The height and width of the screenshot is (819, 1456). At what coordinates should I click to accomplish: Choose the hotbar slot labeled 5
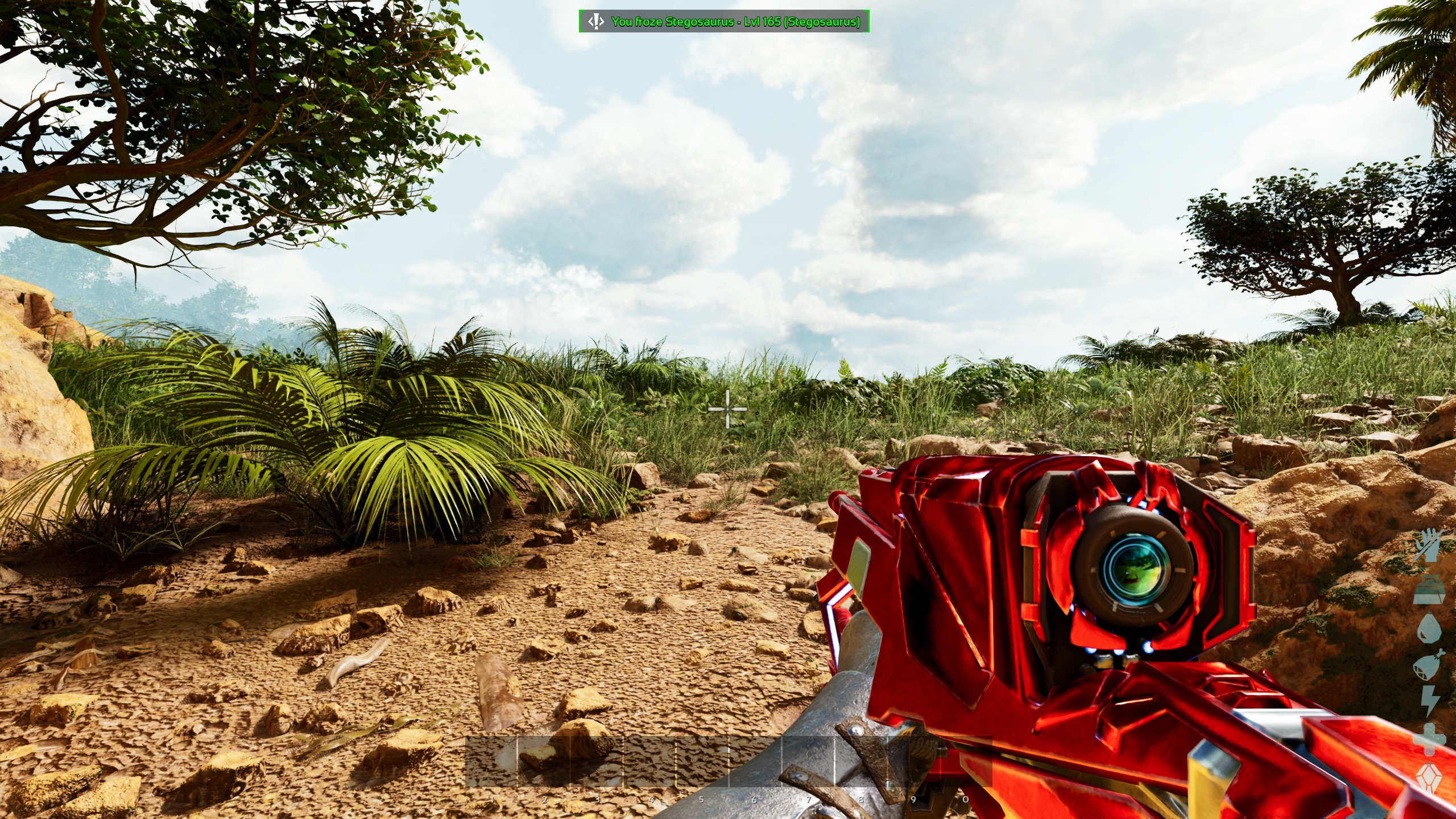pyautogui.click(x=702, y=762)
